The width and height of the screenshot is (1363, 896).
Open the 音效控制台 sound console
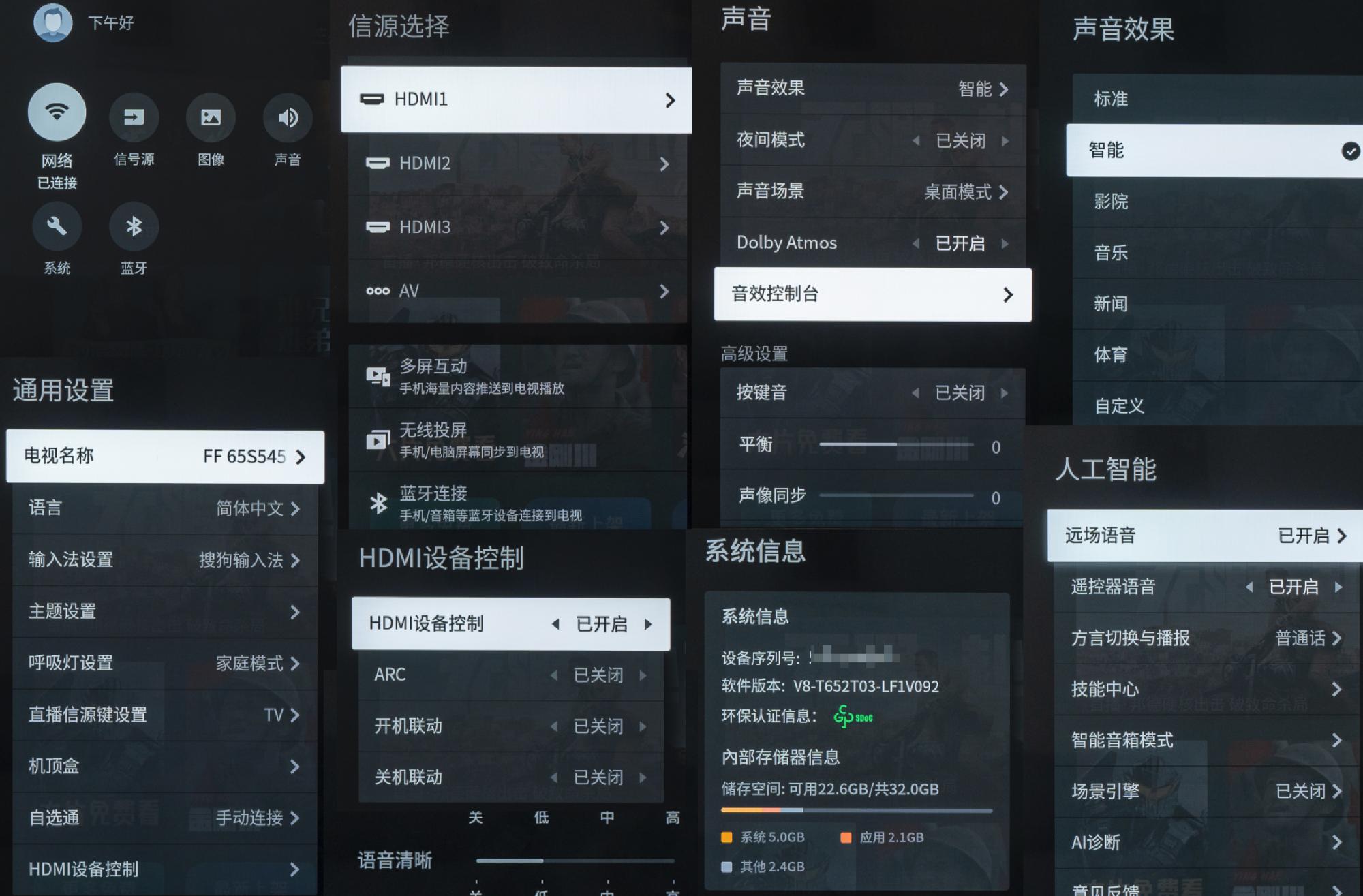(872, 294)
